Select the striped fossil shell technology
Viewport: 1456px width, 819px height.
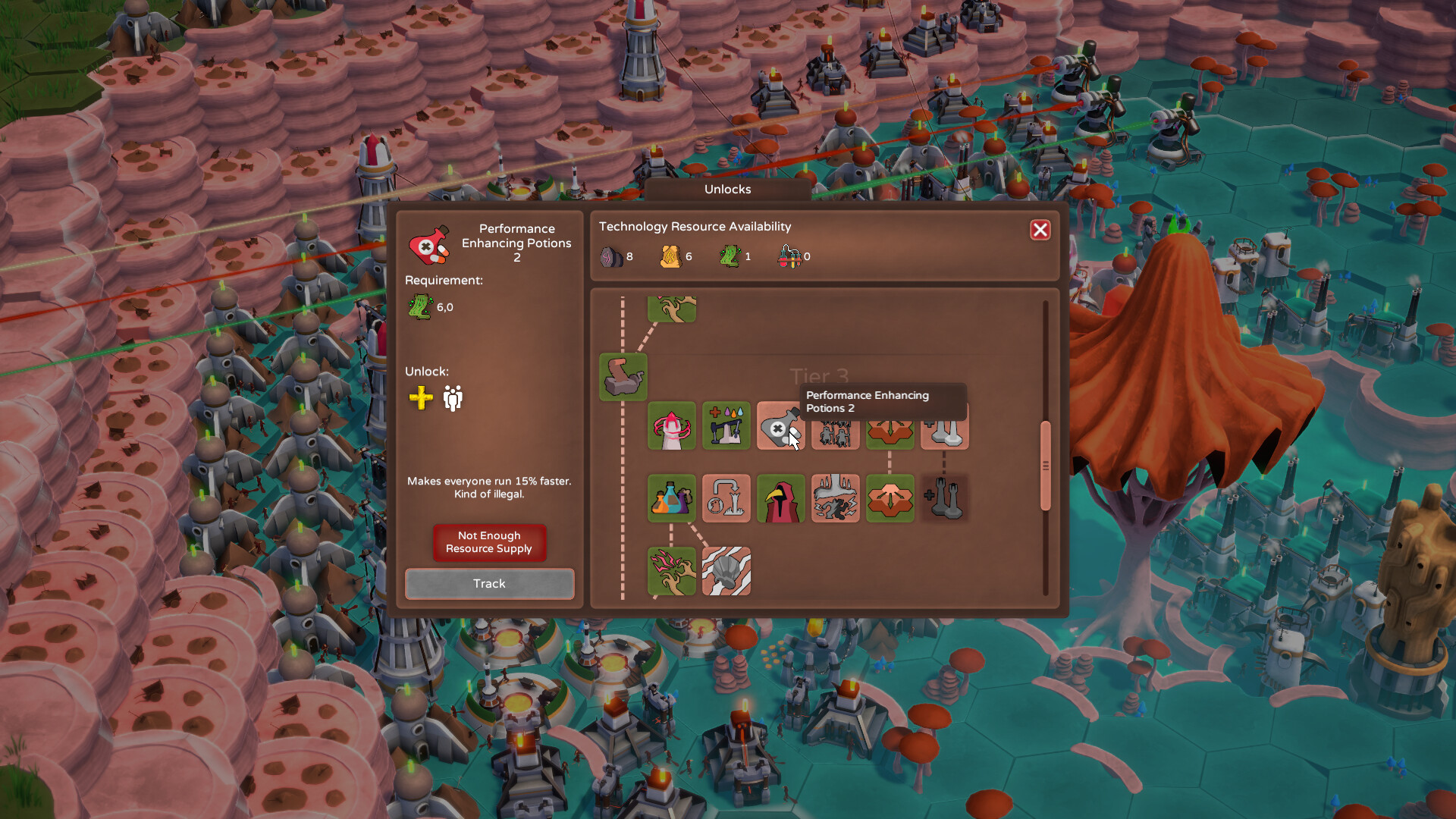click(726, 571)
